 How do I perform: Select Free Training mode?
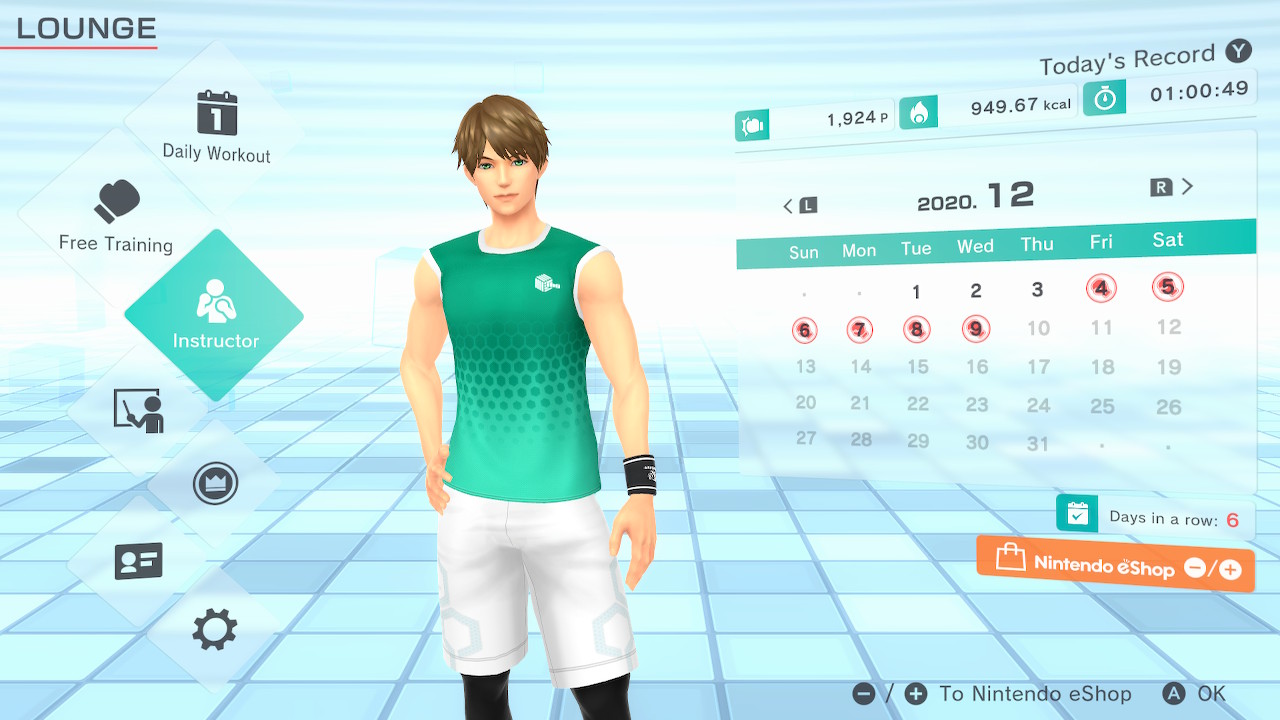[116, 215]
